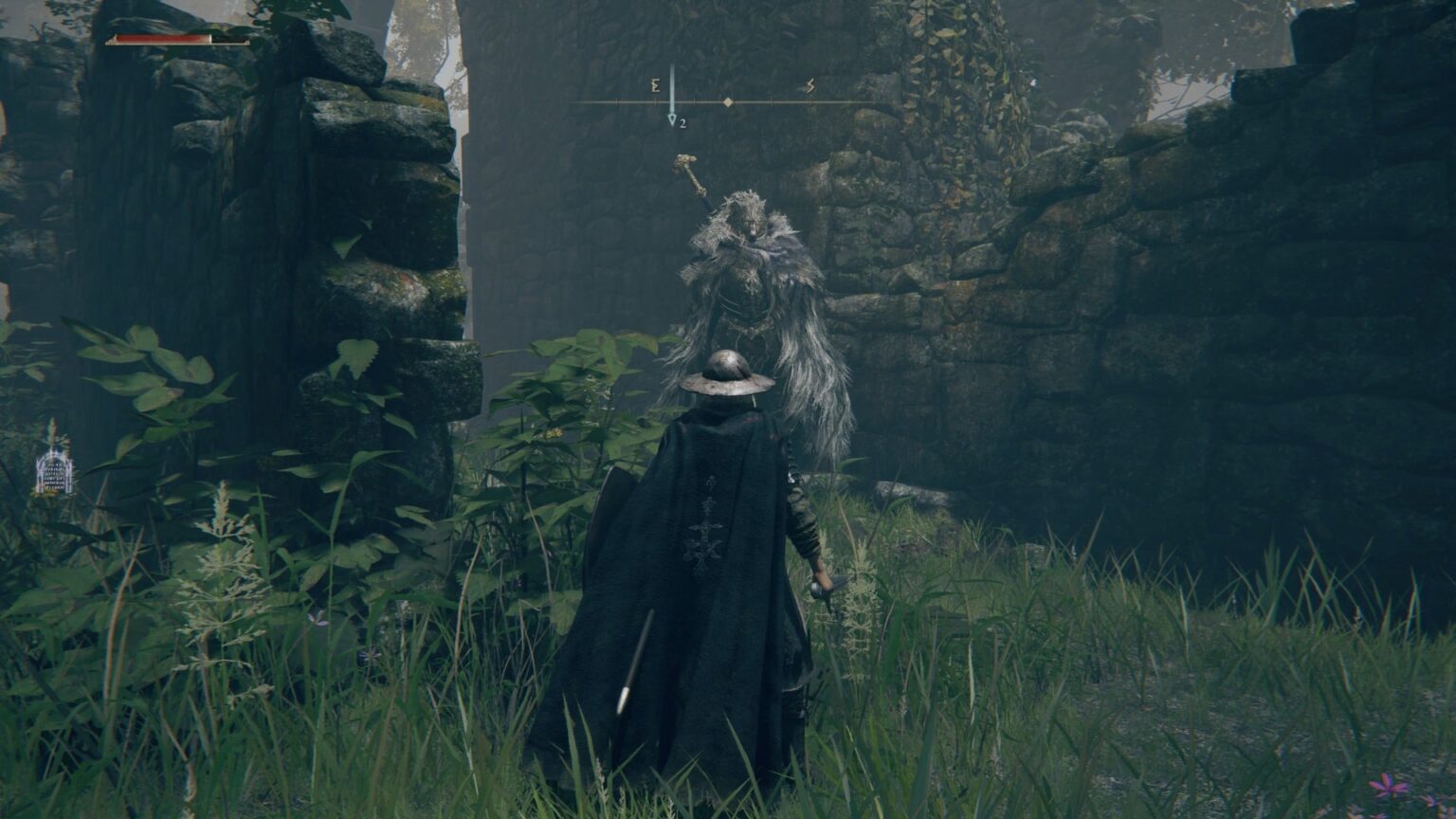Click the diamond marker on the compass
The height and width of the screenshot is (819, 1456).
point(728,101)
